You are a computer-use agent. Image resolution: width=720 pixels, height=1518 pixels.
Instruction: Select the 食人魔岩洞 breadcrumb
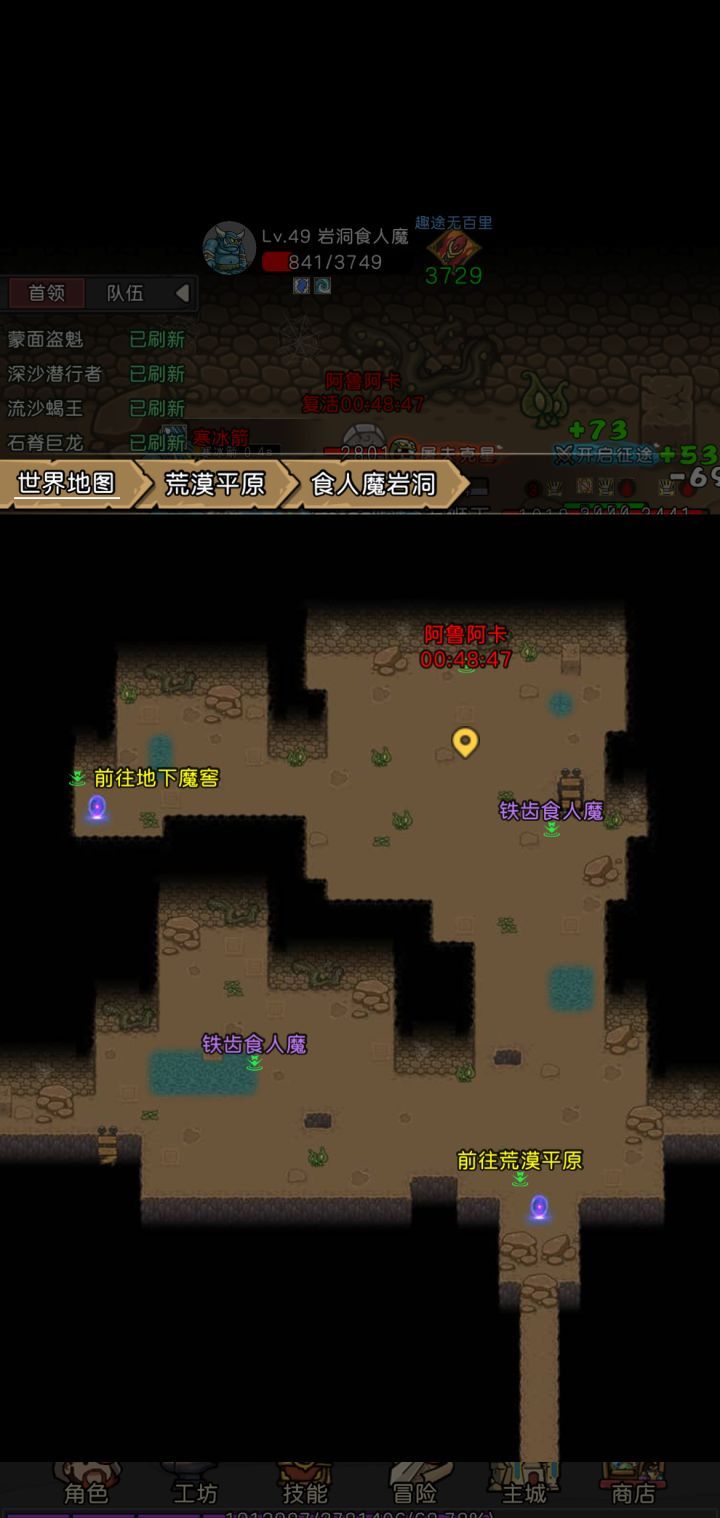[x=373, y=484]
